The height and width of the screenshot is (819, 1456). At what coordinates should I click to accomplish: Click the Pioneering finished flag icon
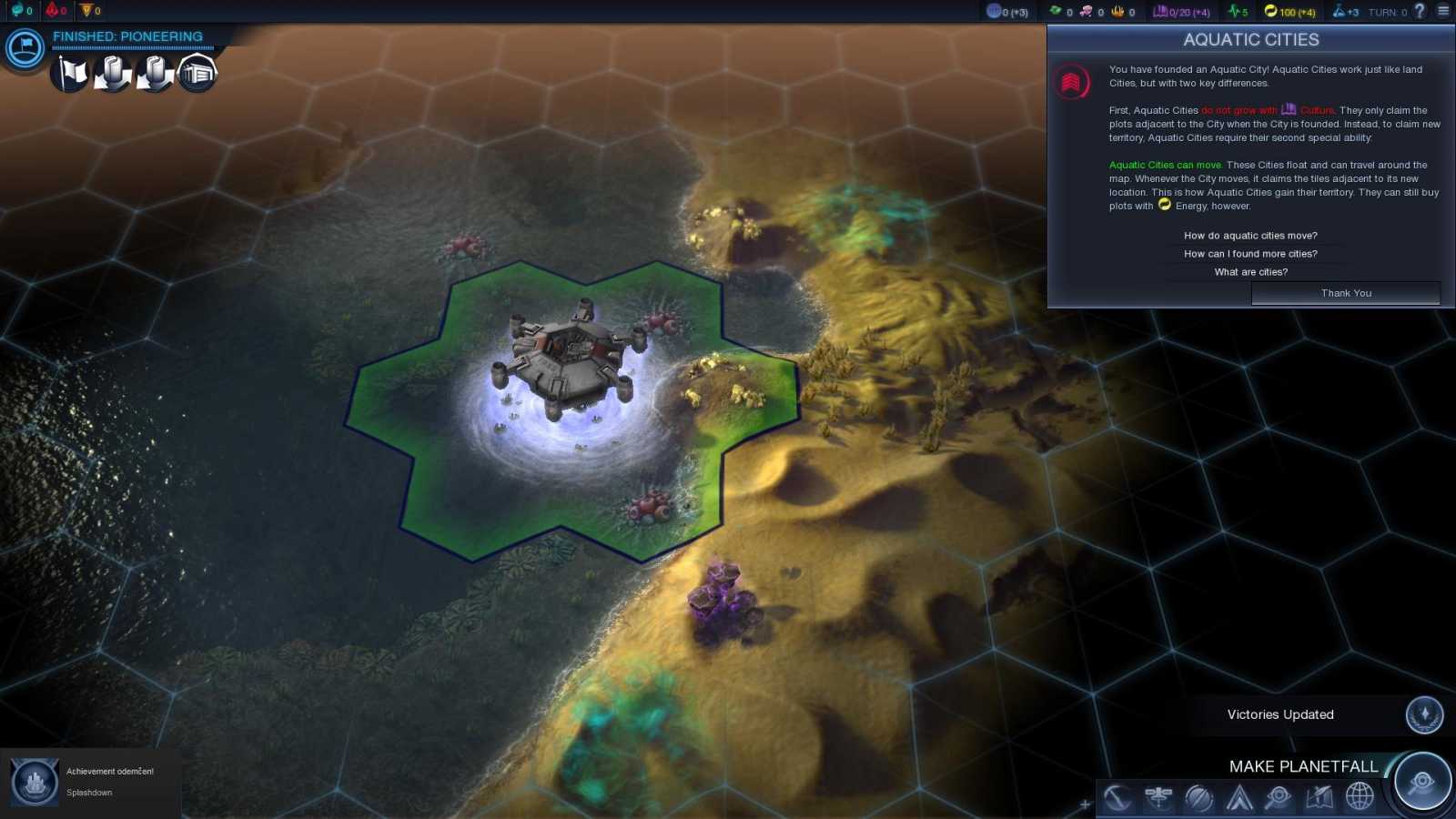[x=23, y=50]
